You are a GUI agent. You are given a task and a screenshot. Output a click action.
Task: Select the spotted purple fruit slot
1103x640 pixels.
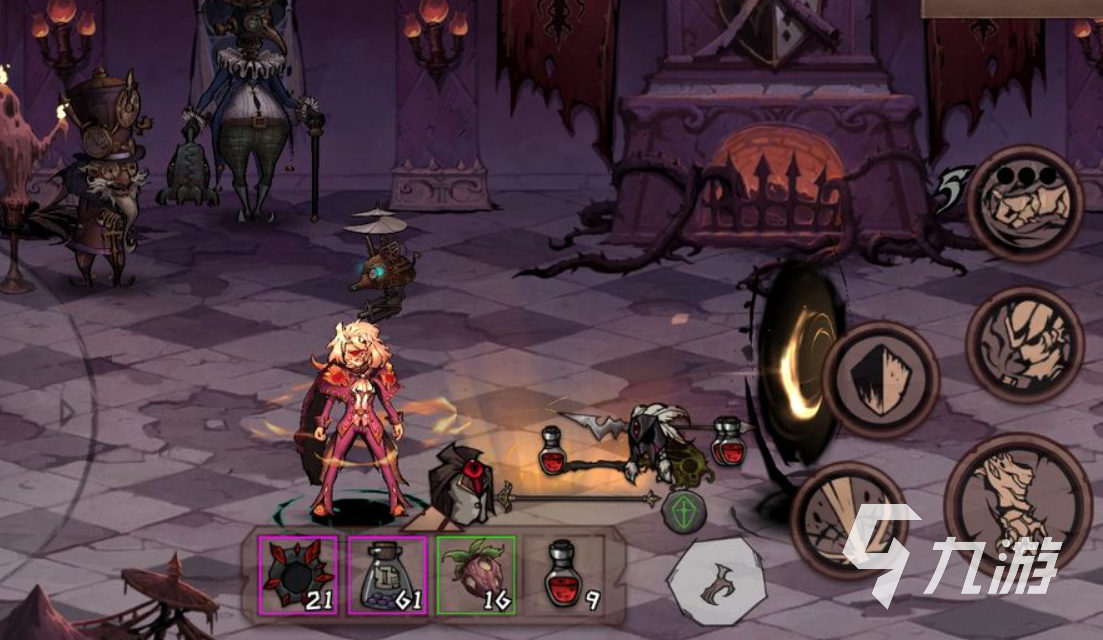(x=476, y=575)
